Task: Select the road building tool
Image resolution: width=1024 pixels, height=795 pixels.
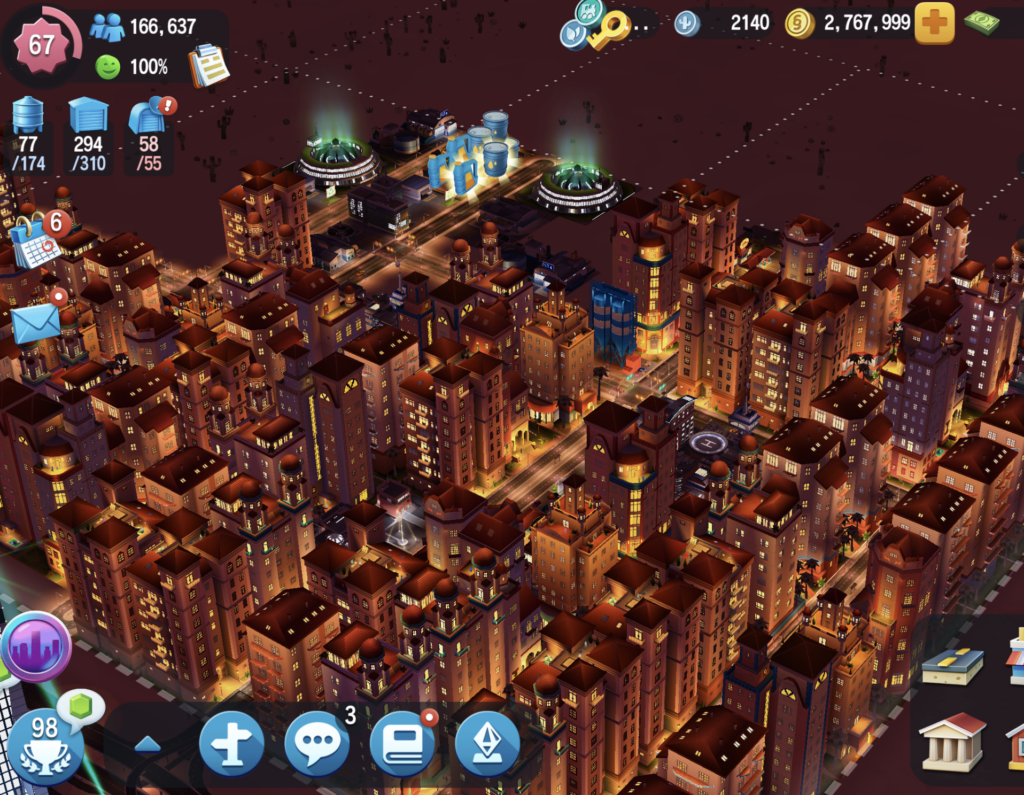Action: 951,666
